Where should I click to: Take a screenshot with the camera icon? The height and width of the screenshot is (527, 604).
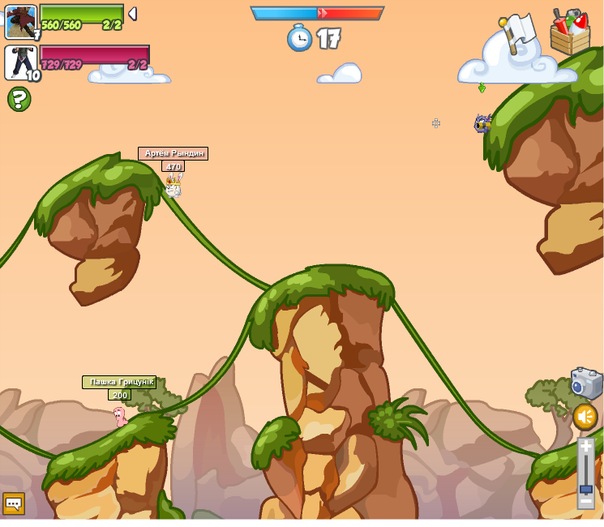pyautogui.click(x=585, y=383)
